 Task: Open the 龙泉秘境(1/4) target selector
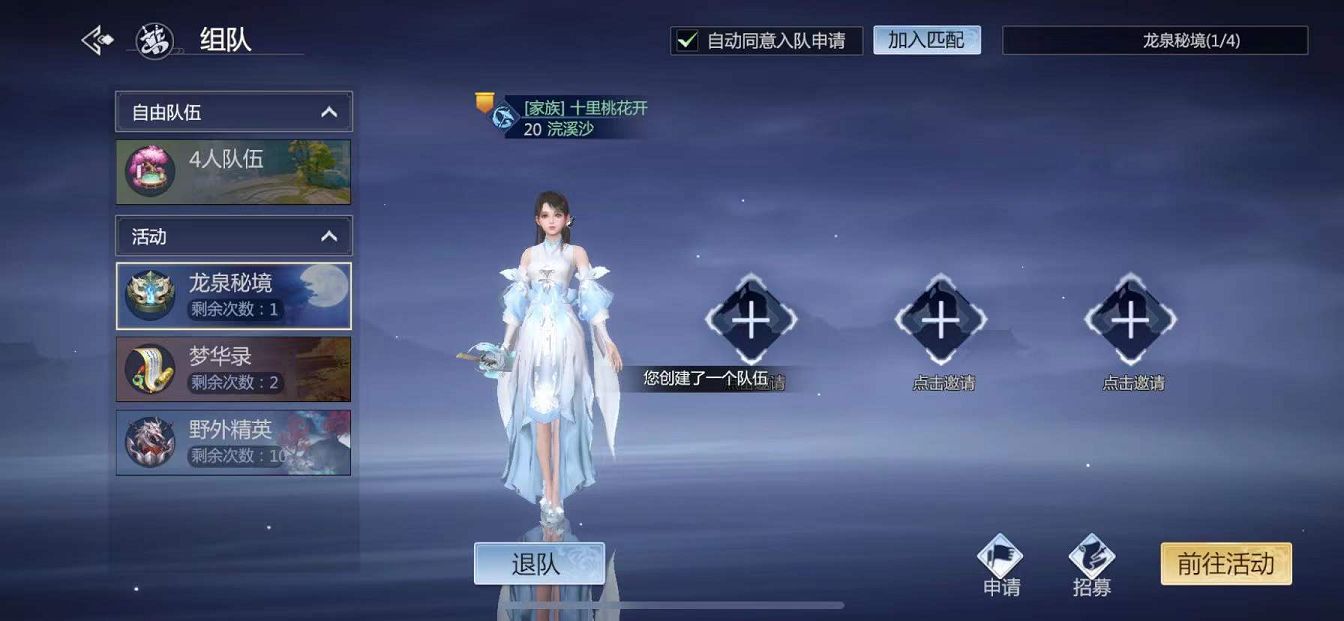[x=1155, y=41]
